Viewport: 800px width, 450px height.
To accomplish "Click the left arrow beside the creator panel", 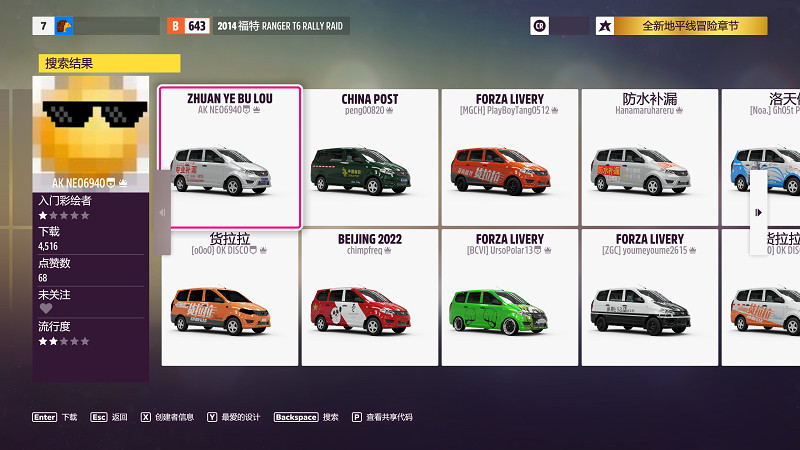I will pyautogui.click(x=163, y=212).
